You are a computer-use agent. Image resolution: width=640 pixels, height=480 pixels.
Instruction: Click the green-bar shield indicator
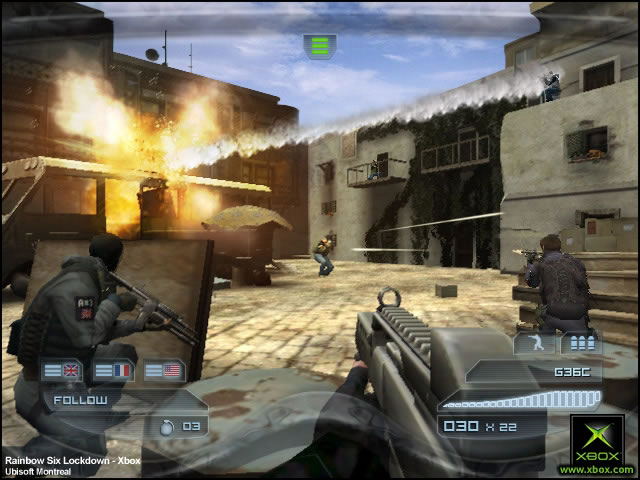click(320, 45)
